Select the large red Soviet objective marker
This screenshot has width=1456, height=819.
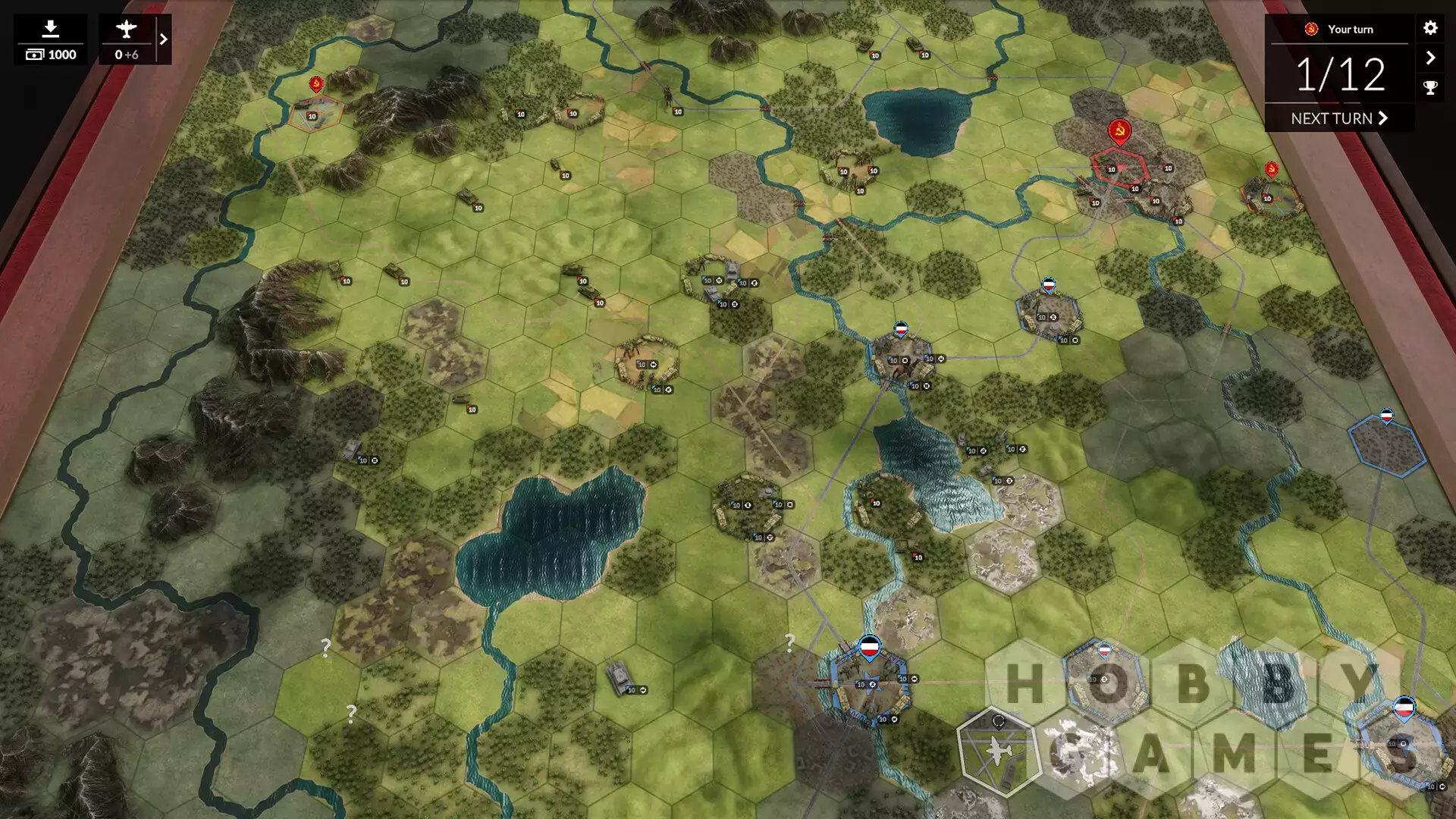pyautogui.click(x=1119, y=131)
